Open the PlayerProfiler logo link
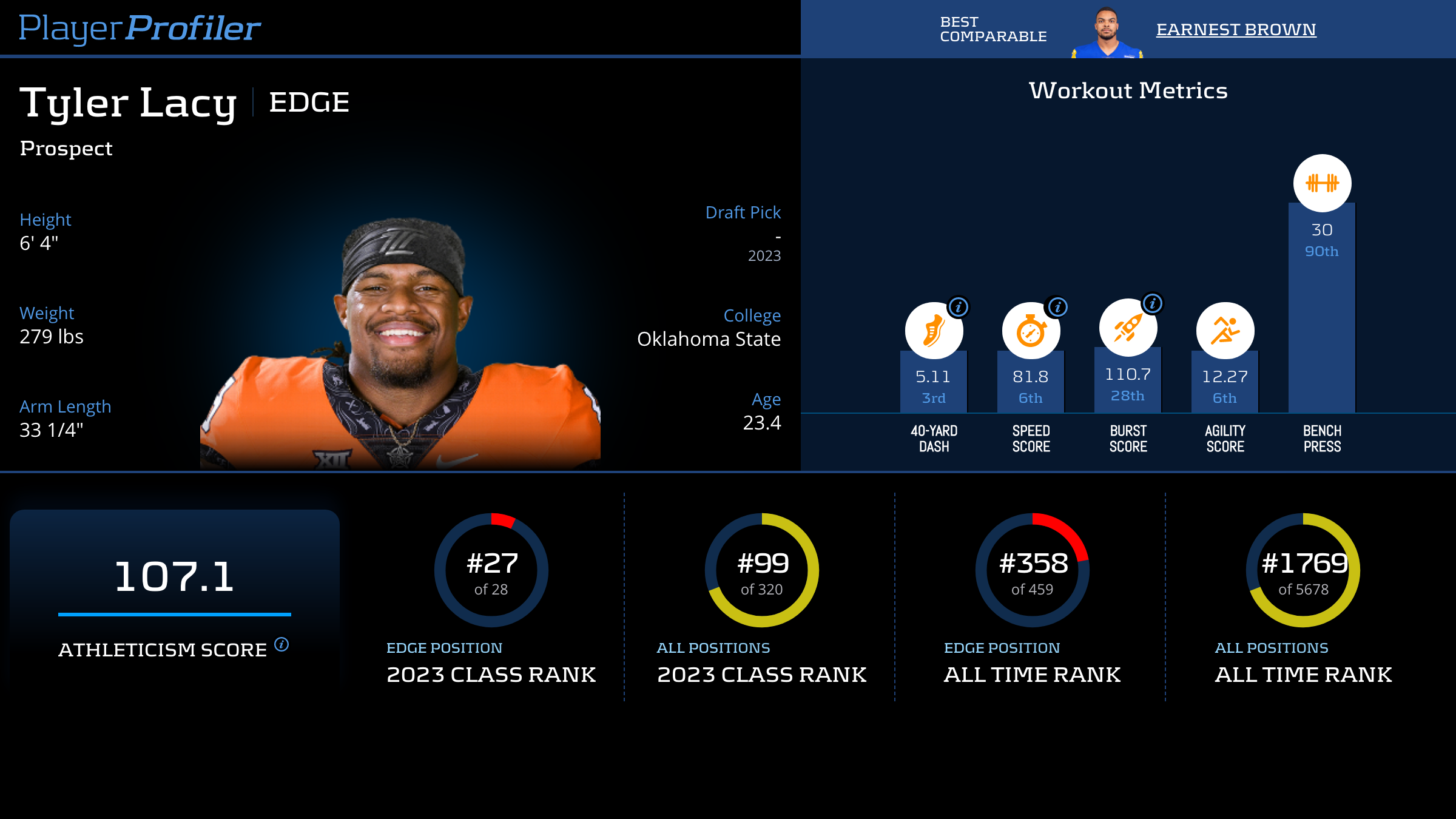The image size is (1456, 819). pyautogui.click(x=140, y=28)
